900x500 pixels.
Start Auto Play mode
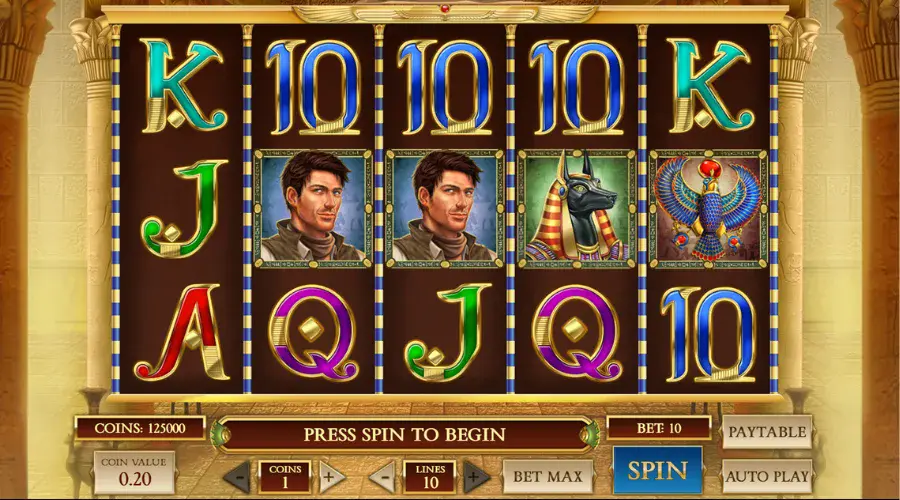[766, 476]
